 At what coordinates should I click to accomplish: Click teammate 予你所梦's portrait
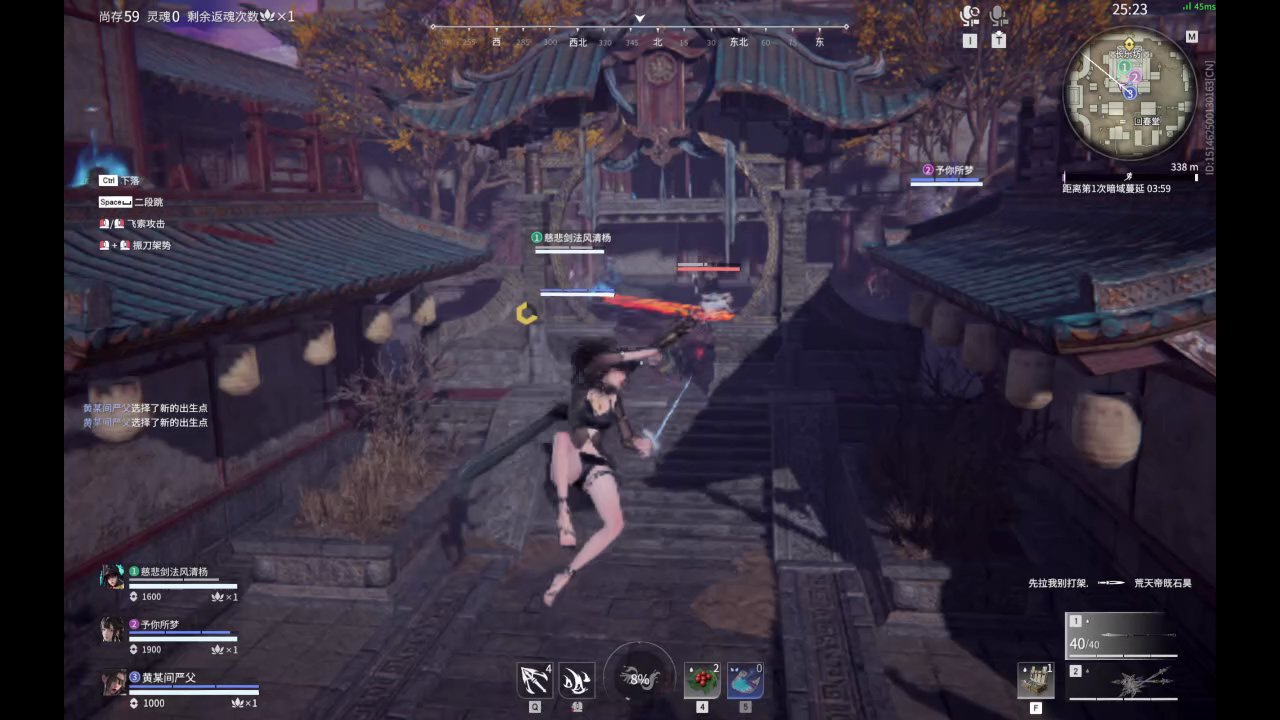113,632
